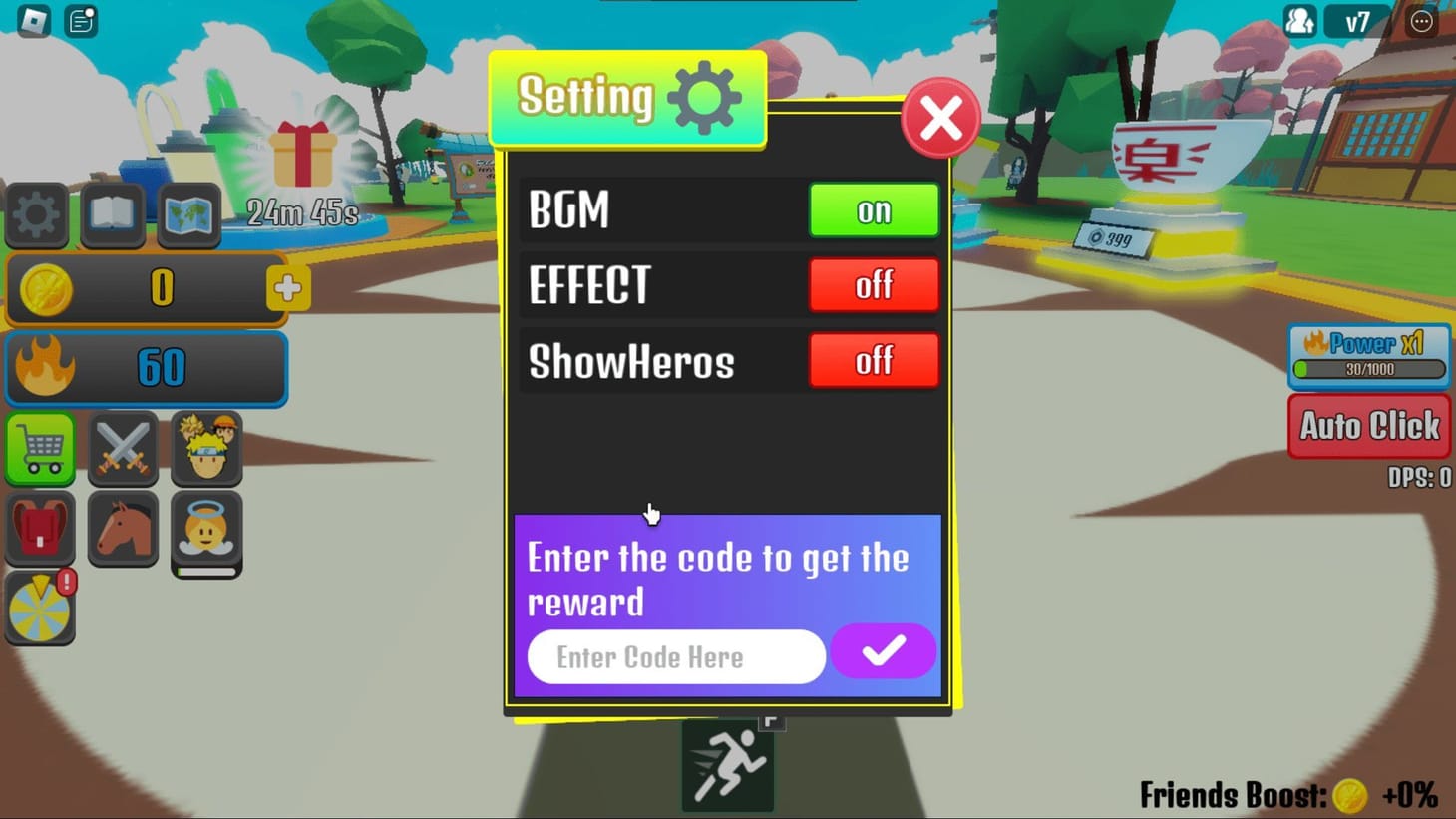Enable the EFFECT setting
The width and height of the screenshot is (1456, 819).
coord(874,285)
